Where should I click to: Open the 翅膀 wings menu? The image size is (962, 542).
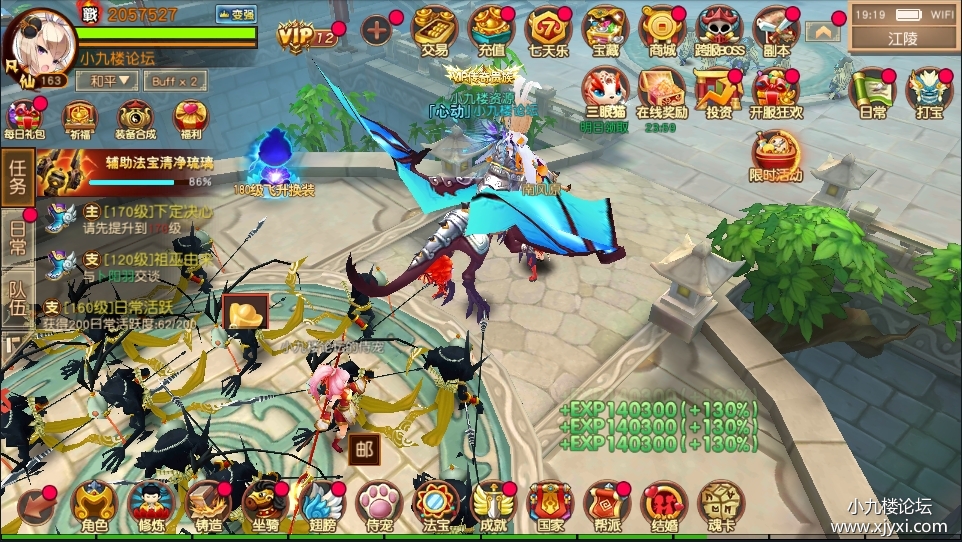[x=322, y=504]
